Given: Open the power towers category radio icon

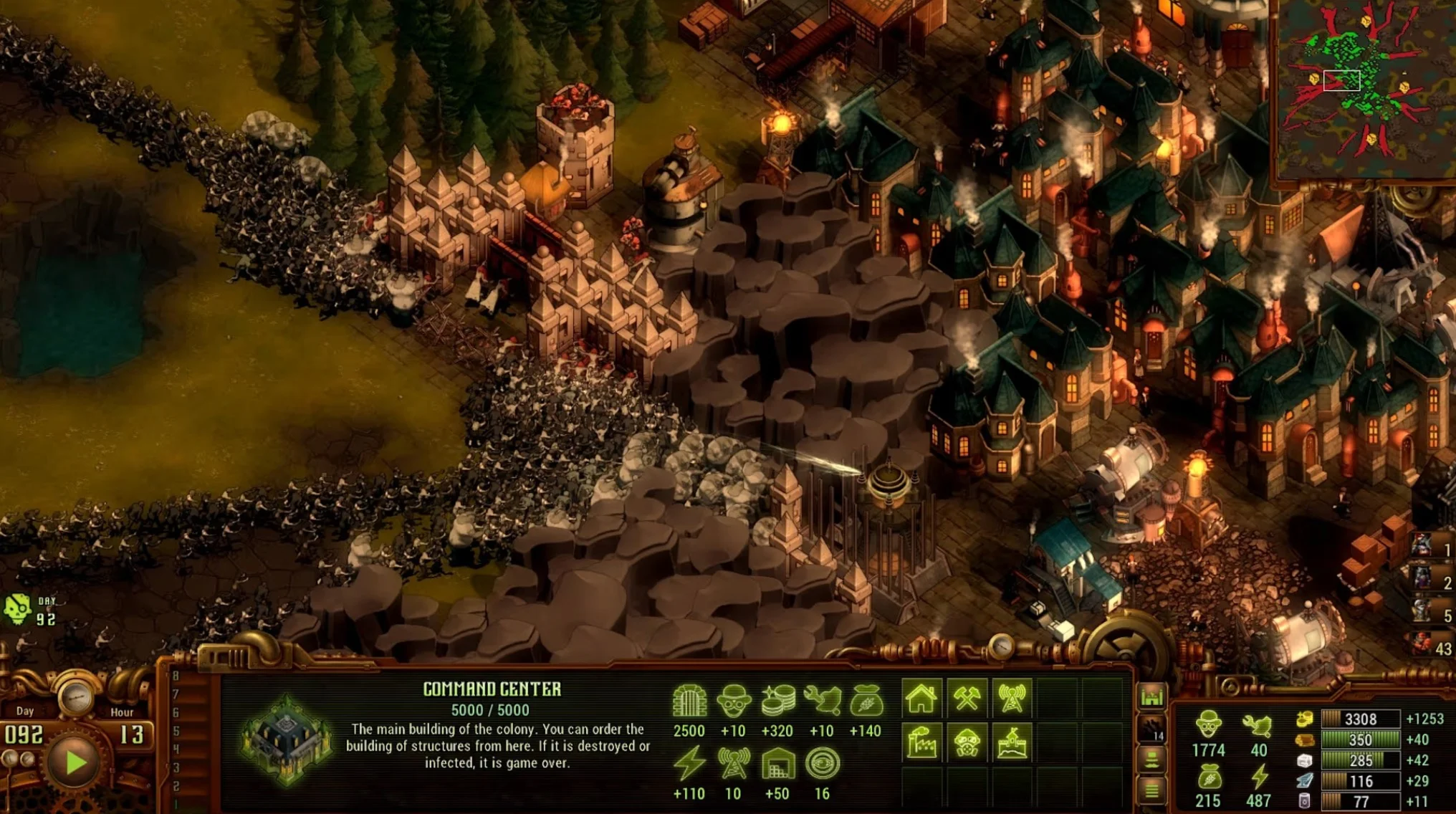Looking at the screenshot, I should point(1012,699).
